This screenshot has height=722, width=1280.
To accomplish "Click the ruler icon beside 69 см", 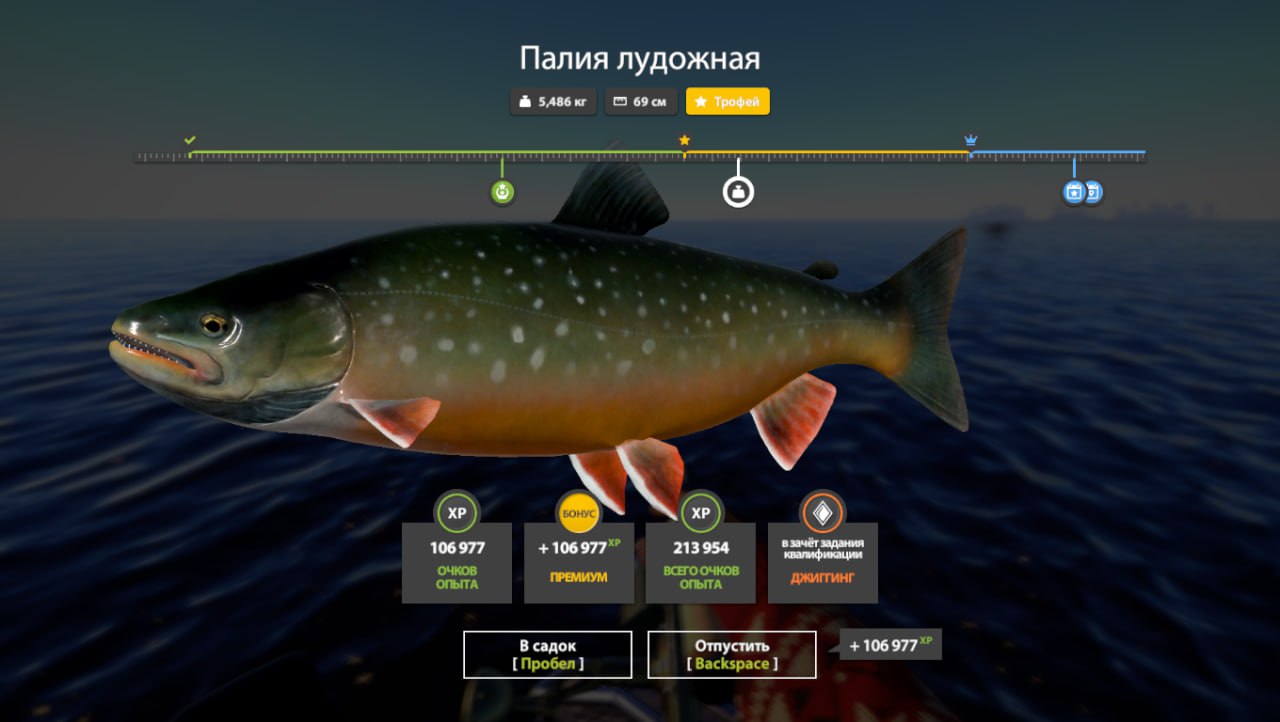I will coord(622,101).
